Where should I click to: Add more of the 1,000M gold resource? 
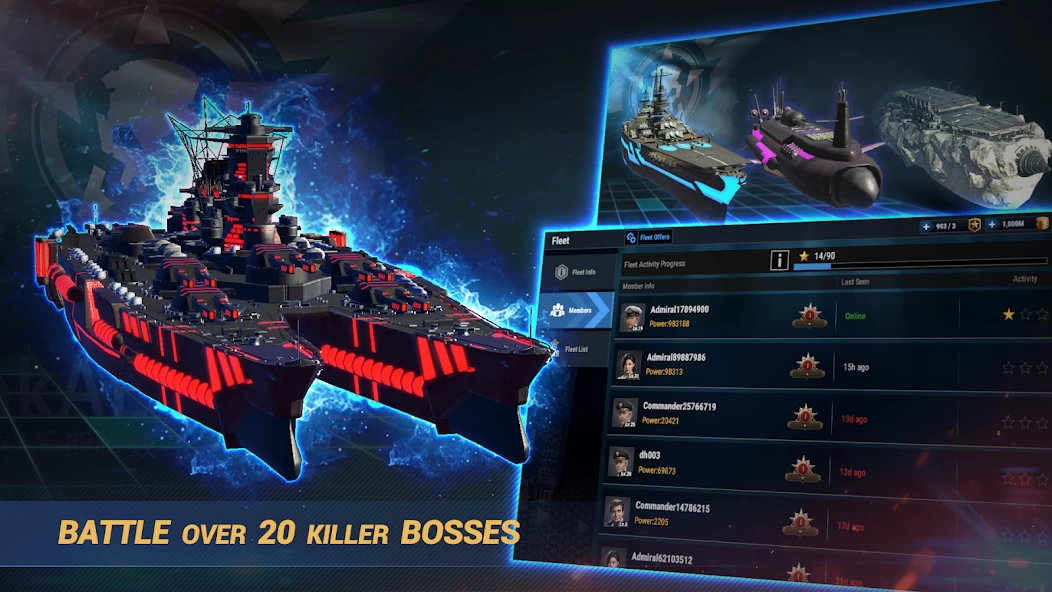click(x=991, y=225)
